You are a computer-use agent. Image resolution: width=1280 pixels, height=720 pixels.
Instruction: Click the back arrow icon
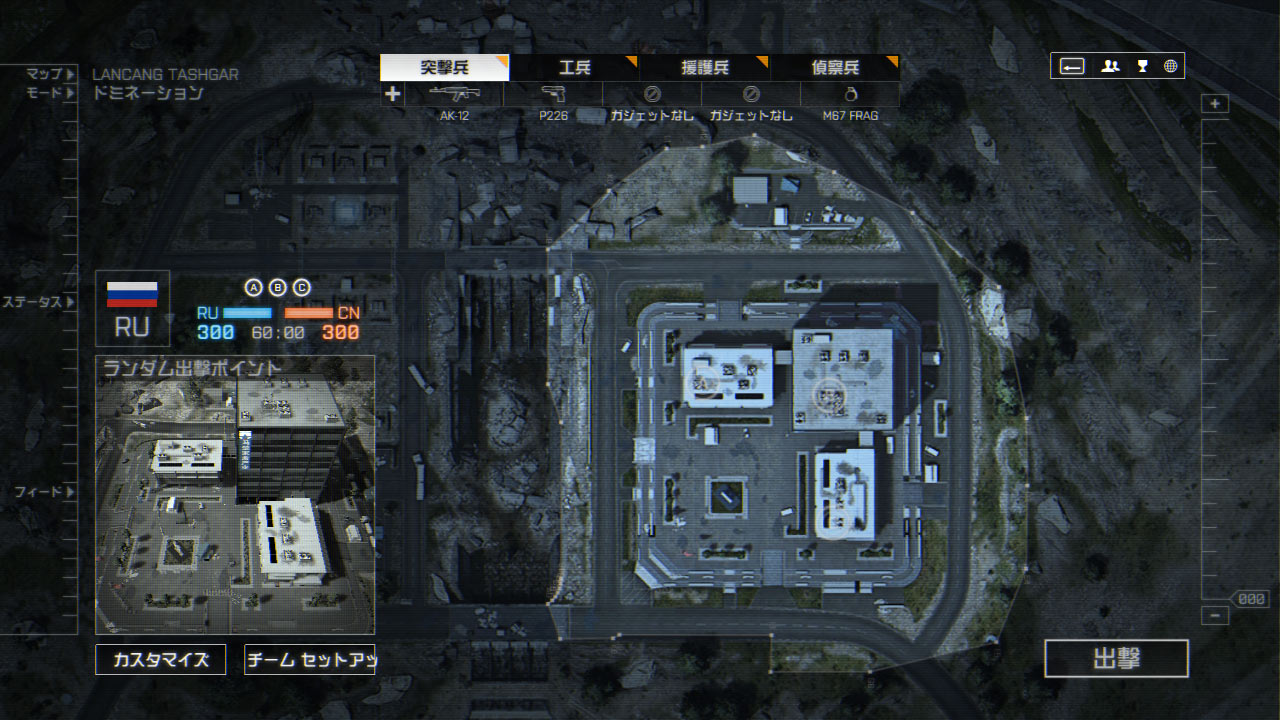click(1072, 67)
